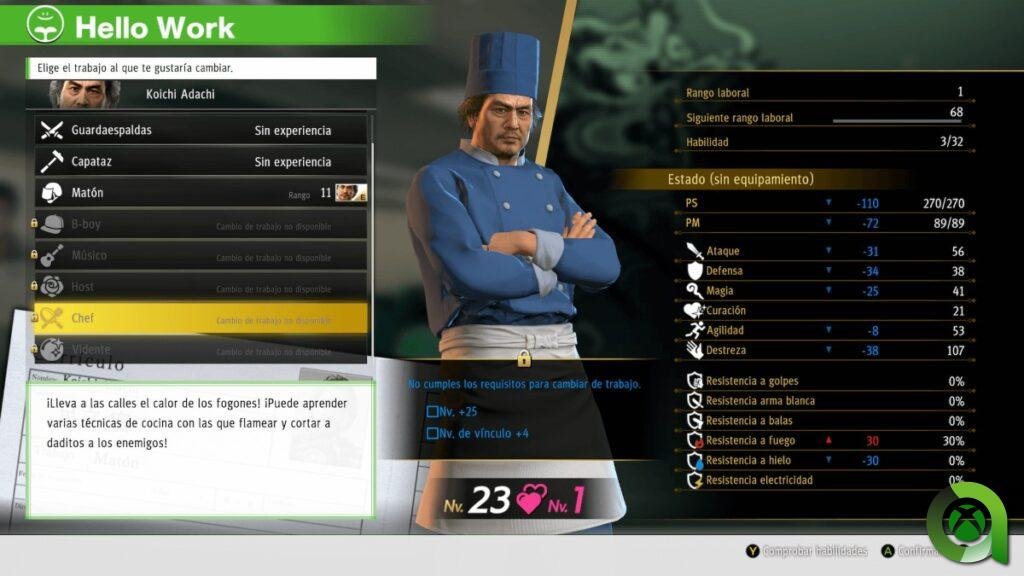Select the Guardaespaldas job entry

click(x=200, y=130)
